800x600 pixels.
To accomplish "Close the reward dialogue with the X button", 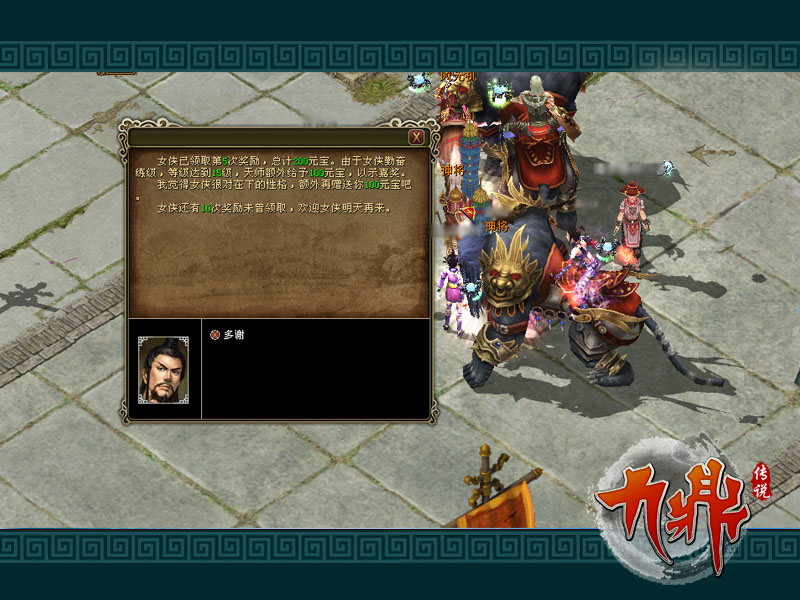I will click(416, 137).
